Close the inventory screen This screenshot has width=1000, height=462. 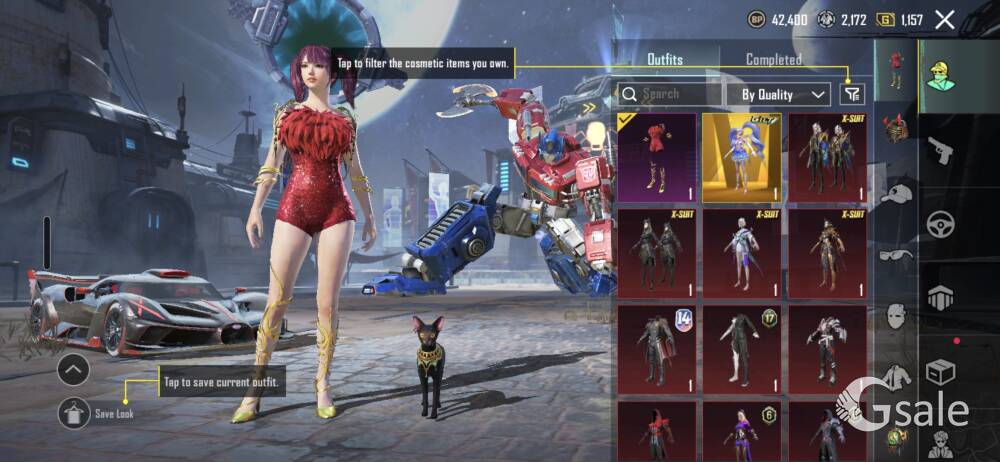point(944,19)
